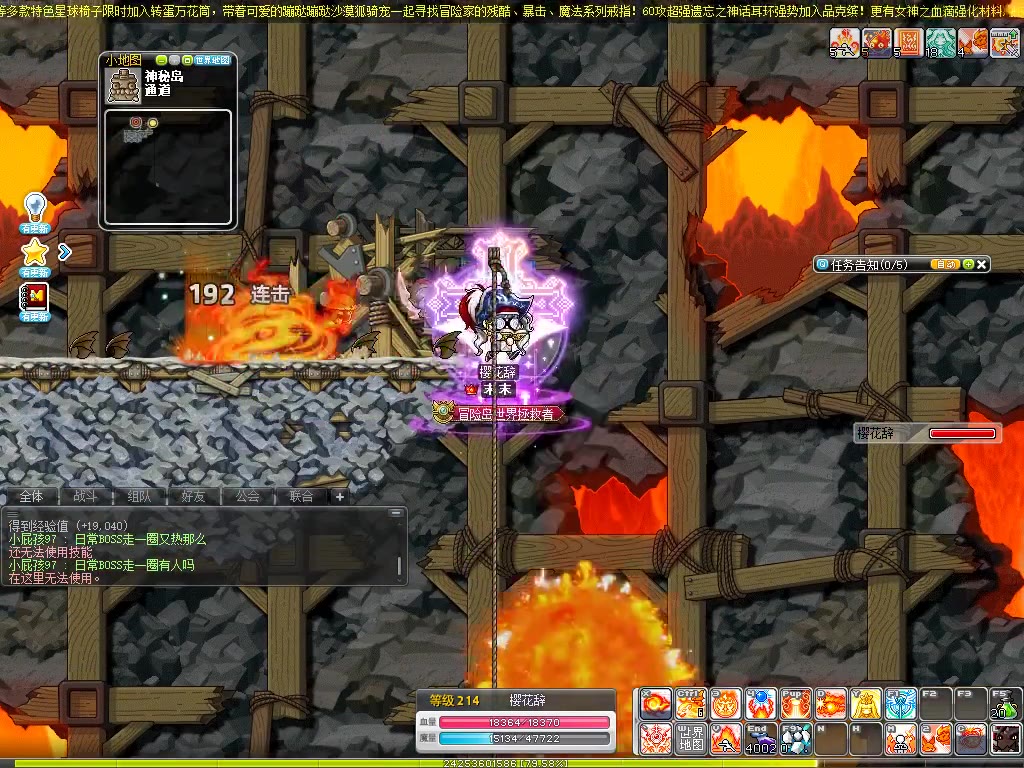The image size is (1024, 768).
Task: Select the 组队 chat tab
Action: point(139,496)
